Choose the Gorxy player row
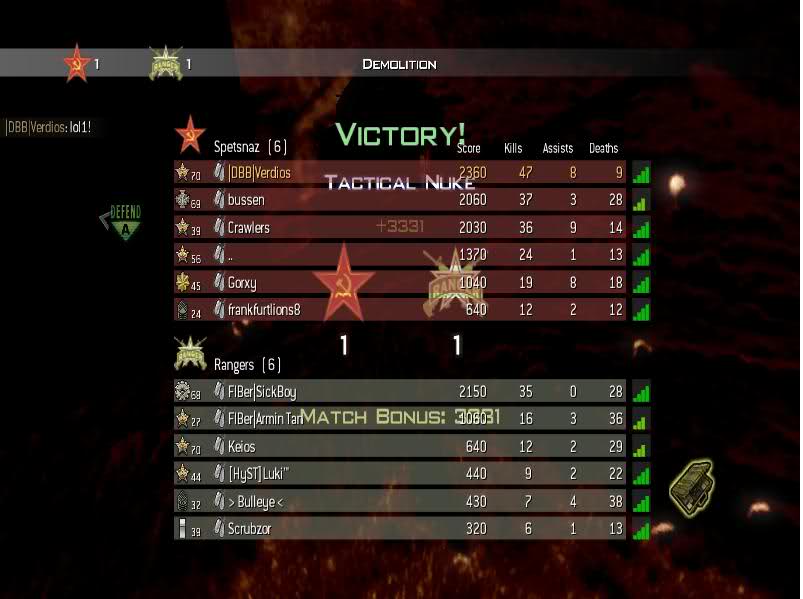Viewport: 803px width, 599px height. pyautogui.click(x=400, y=283)
